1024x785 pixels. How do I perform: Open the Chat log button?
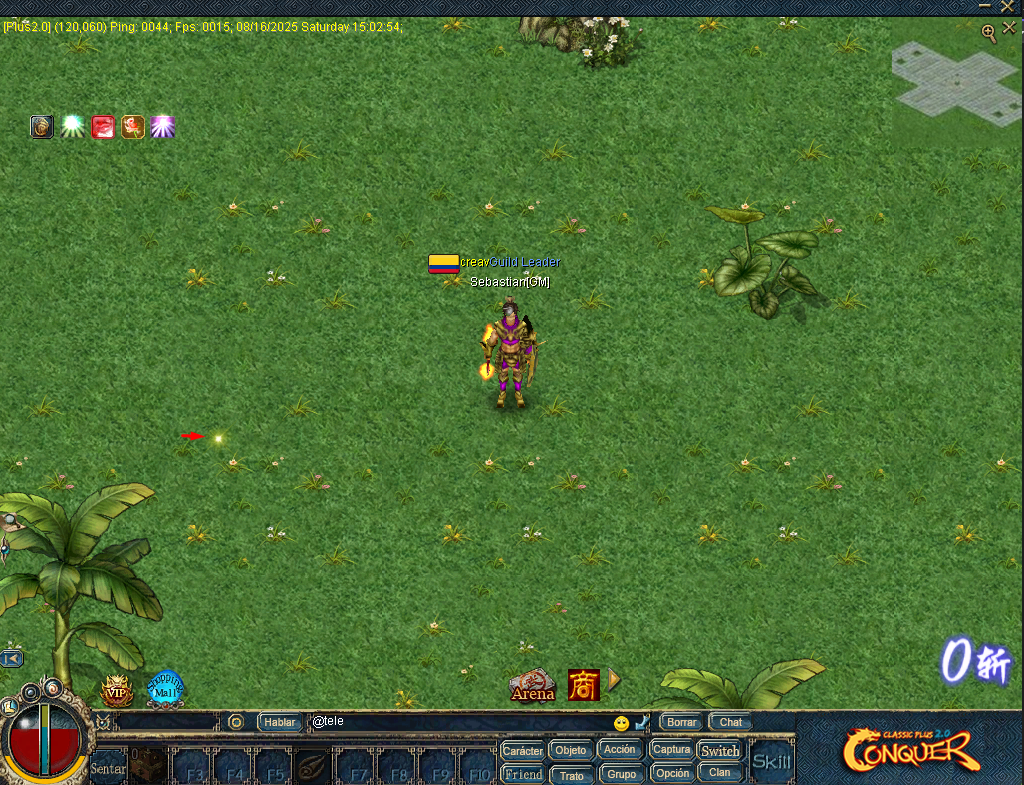tap(731, 722)
